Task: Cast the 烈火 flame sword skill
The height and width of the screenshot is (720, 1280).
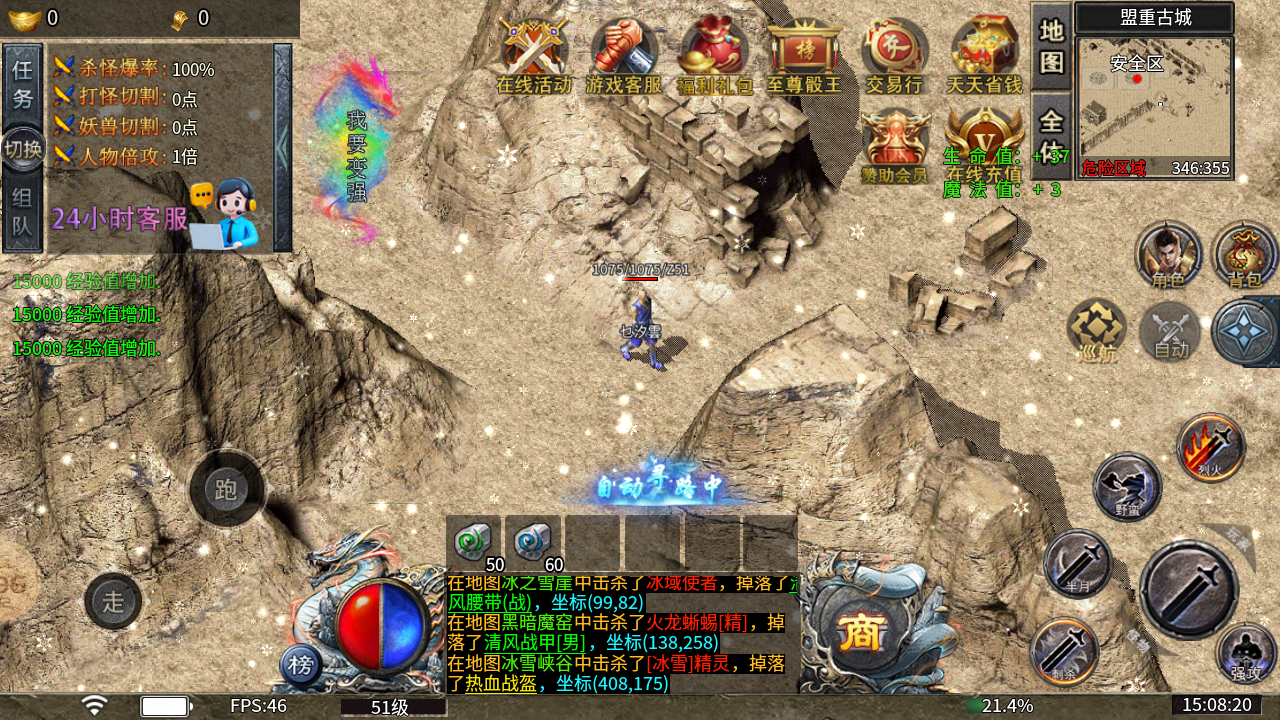Action: click(1211, 448)
